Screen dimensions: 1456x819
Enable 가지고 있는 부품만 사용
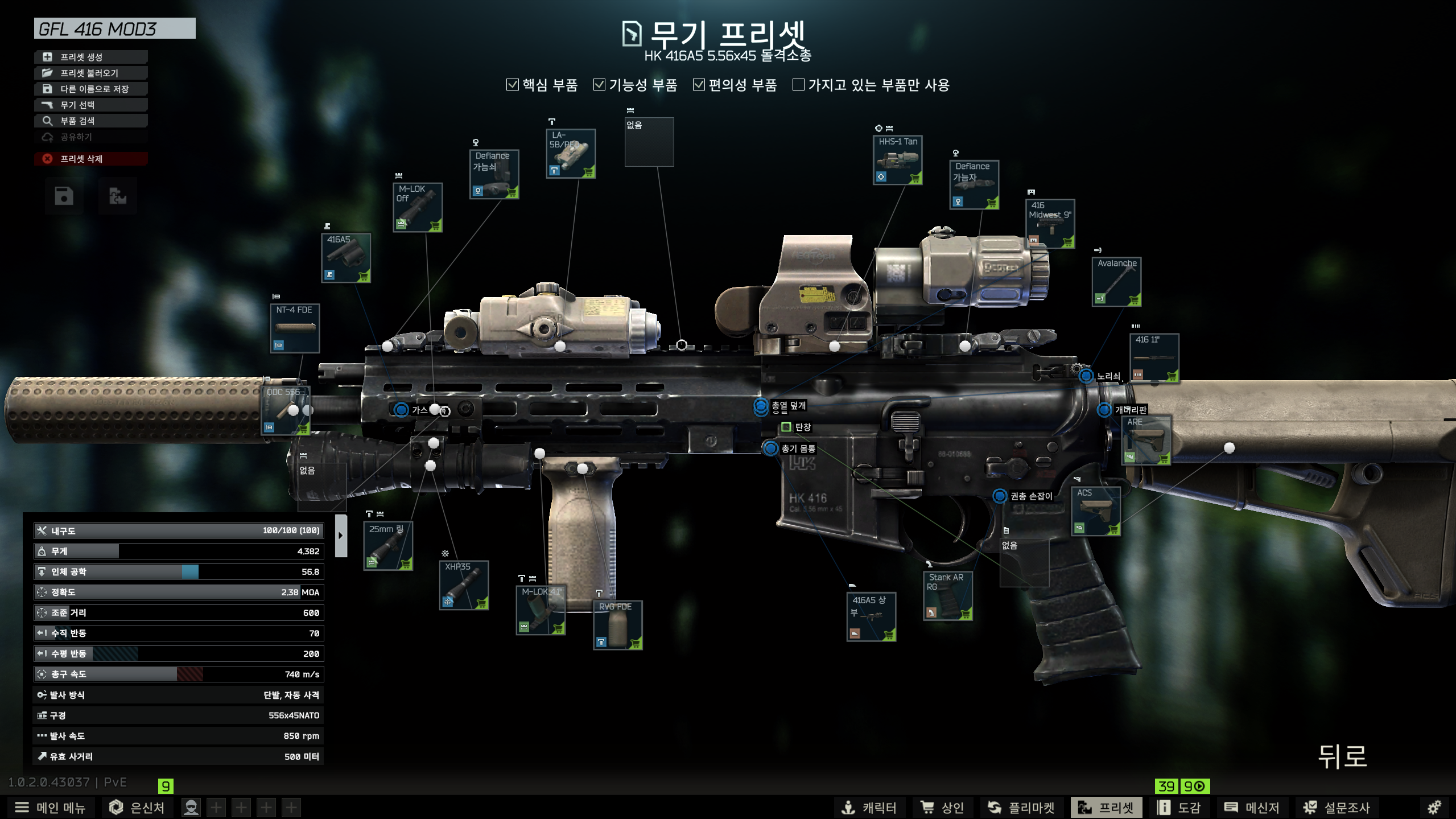click(x=798, y=85)
